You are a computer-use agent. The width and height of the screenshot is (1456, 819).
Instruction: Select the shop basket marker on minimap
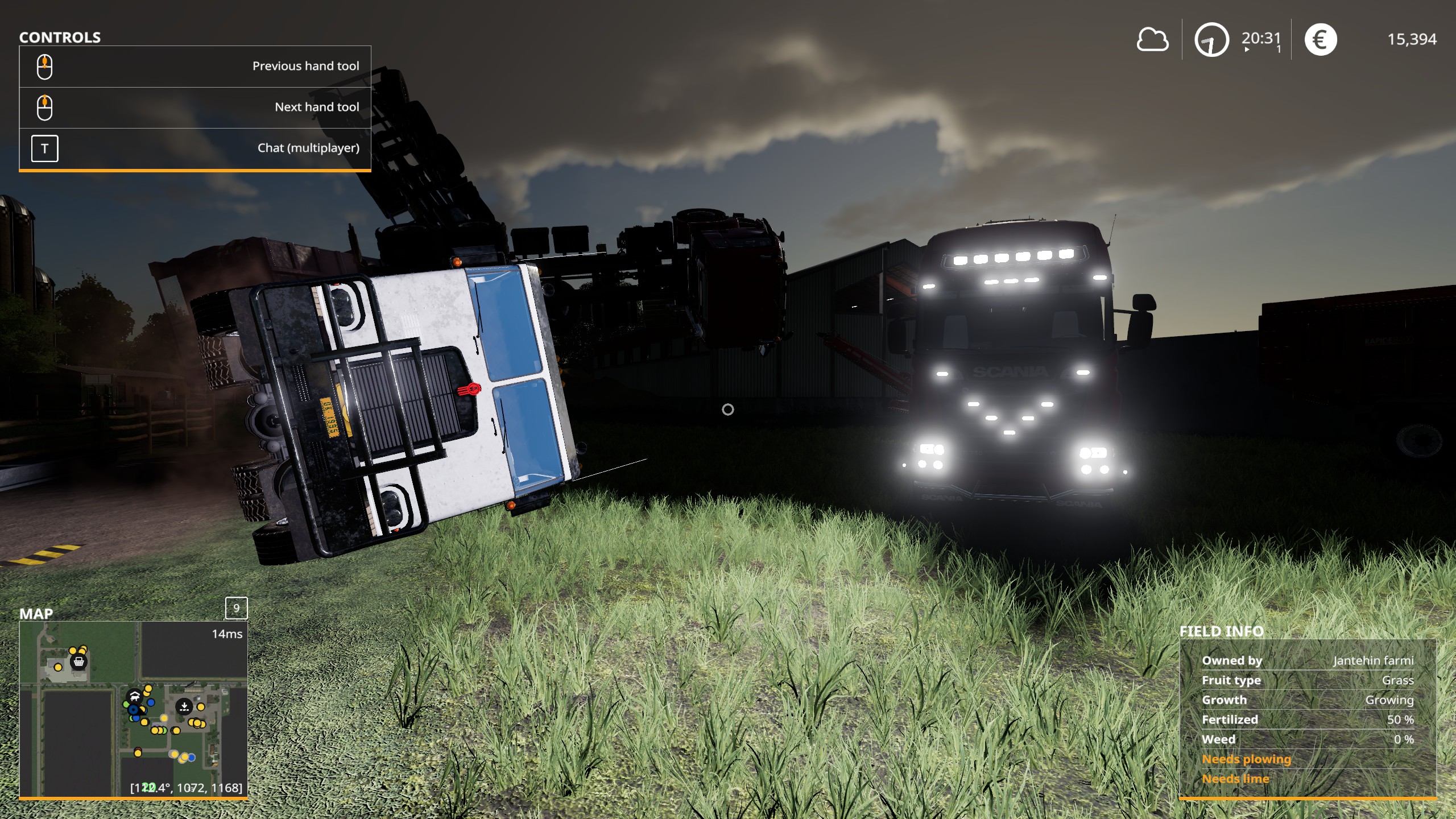click(x=79, y=661)
